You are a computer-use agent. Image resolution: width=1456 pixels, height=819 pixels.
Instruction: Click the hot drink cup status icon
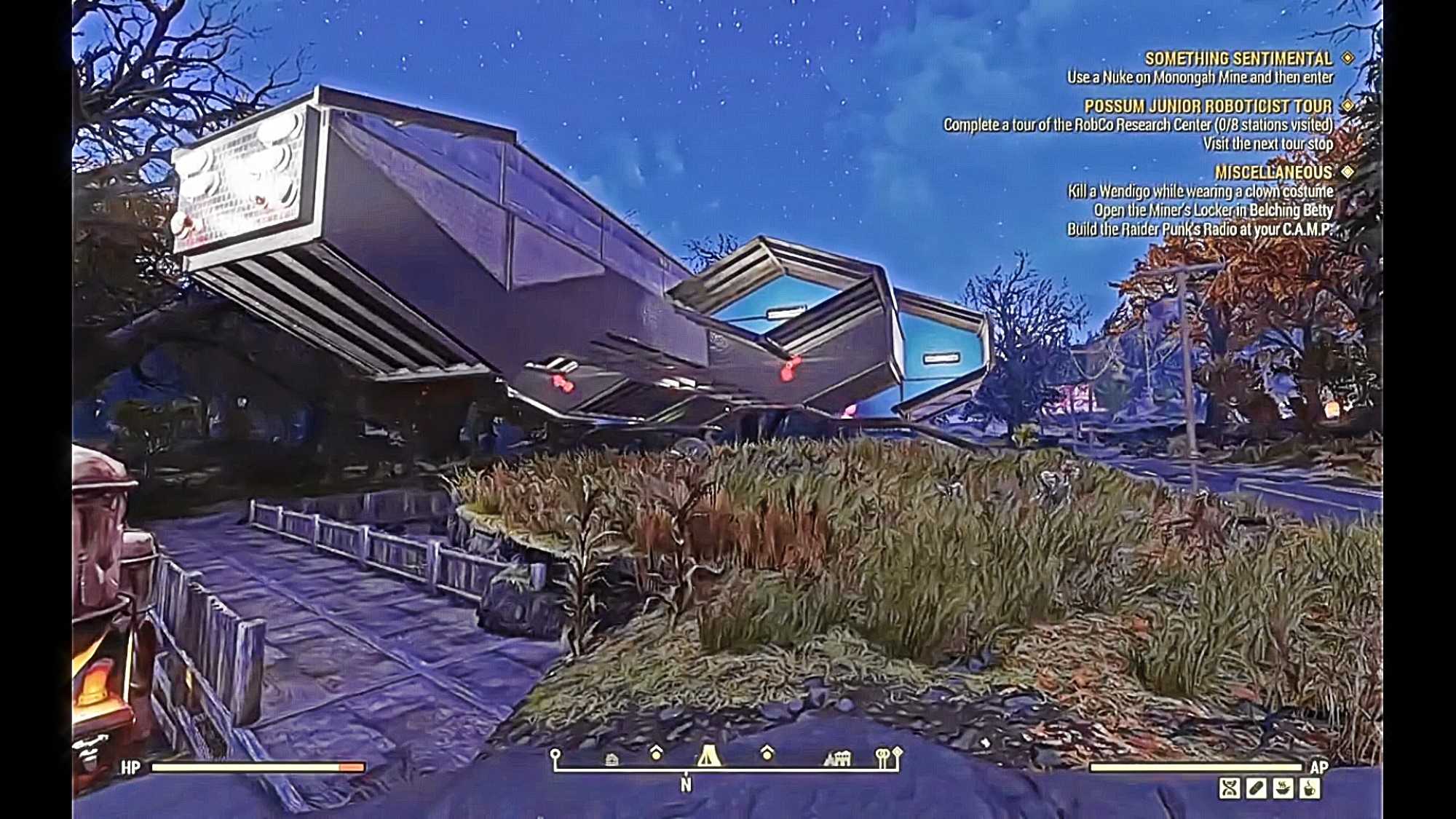point(1309,788)
